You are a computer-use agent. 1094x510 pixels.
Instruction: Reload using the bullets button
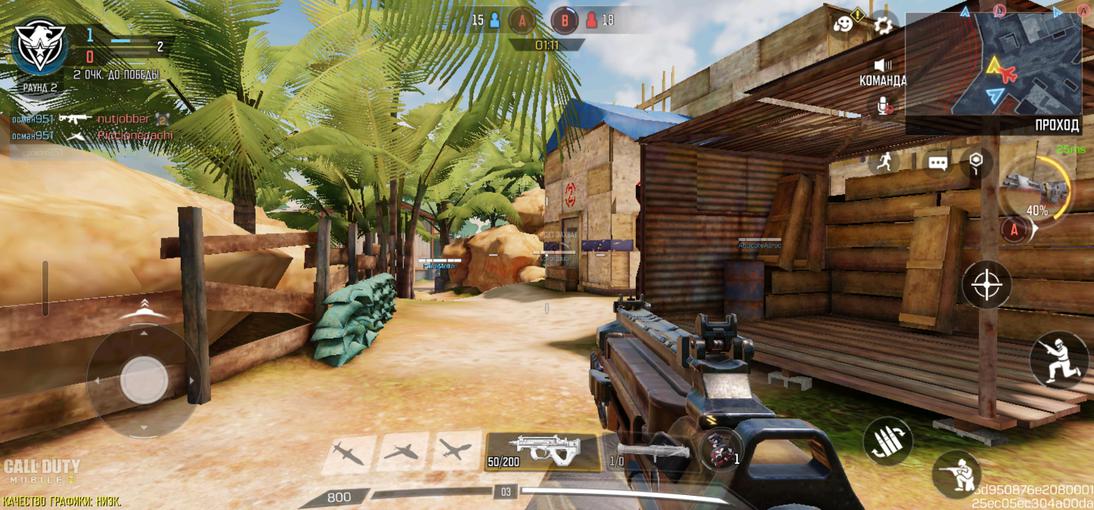887,441
